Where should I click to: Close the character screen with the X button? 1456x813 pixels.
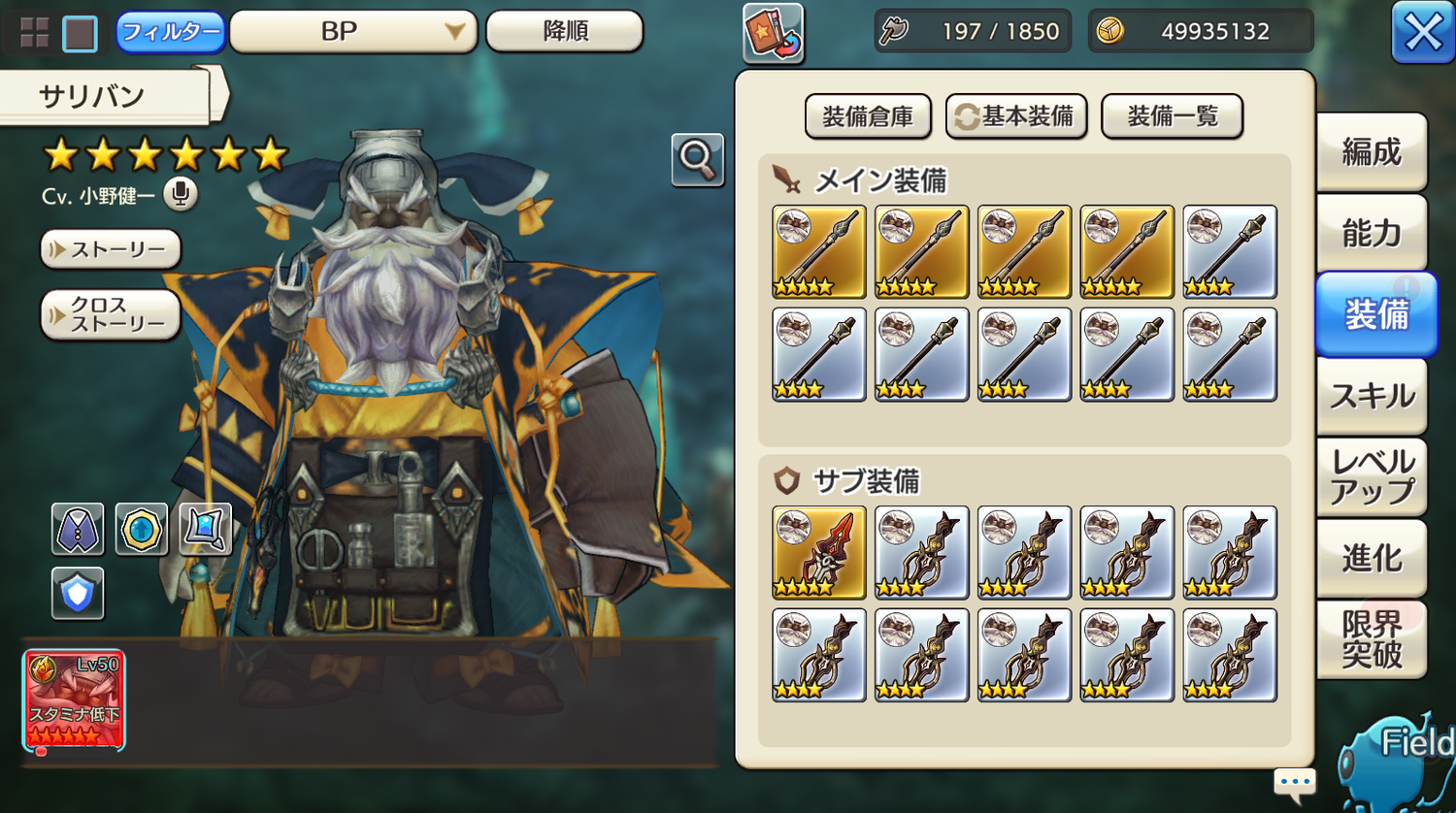(1422, 33)
